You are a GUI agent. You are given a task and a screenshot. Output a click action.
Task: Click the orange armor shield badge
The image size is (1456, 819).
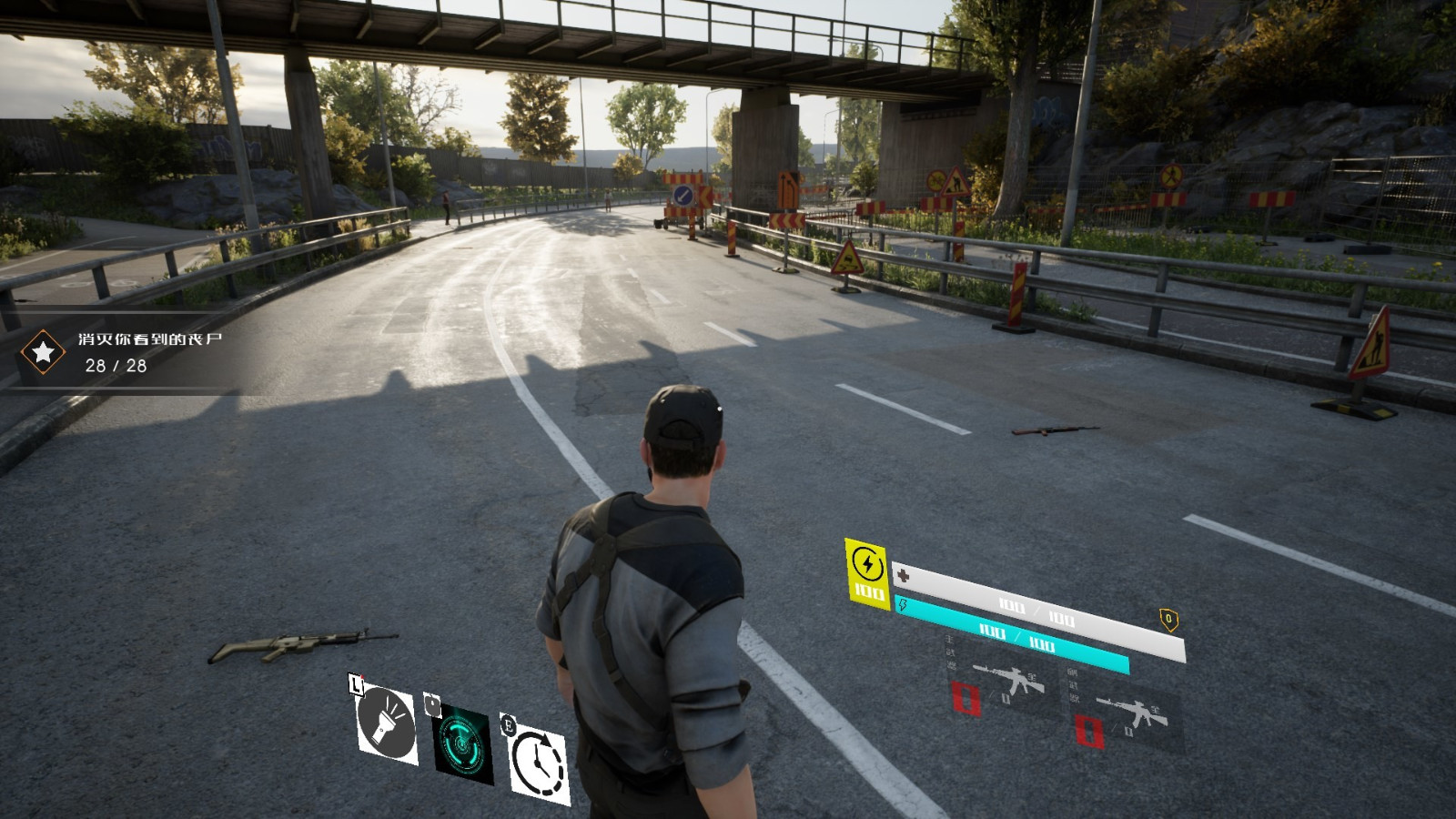click(x=1168, y=621)
